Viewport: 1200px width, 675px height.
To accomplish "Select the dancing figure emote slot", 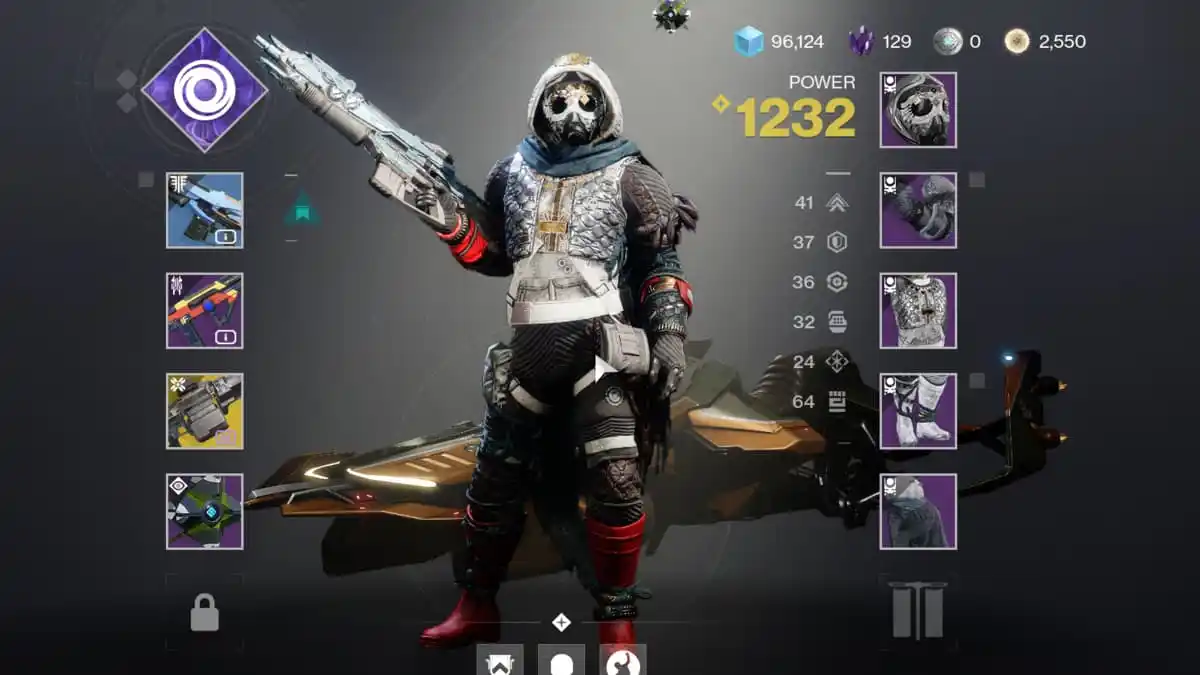I will 622,661.
